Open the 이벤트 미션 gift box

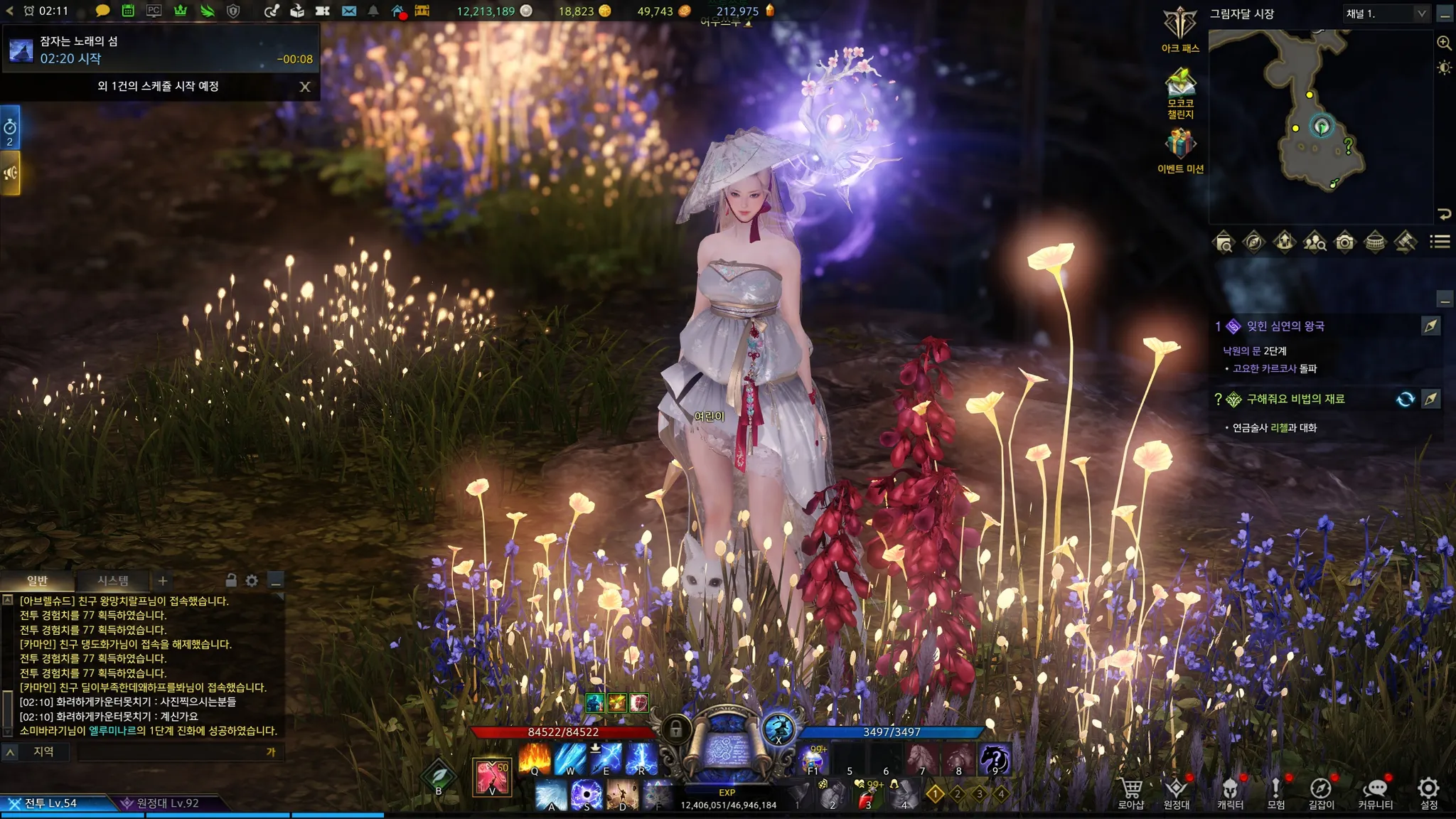tap(1179, 144)
